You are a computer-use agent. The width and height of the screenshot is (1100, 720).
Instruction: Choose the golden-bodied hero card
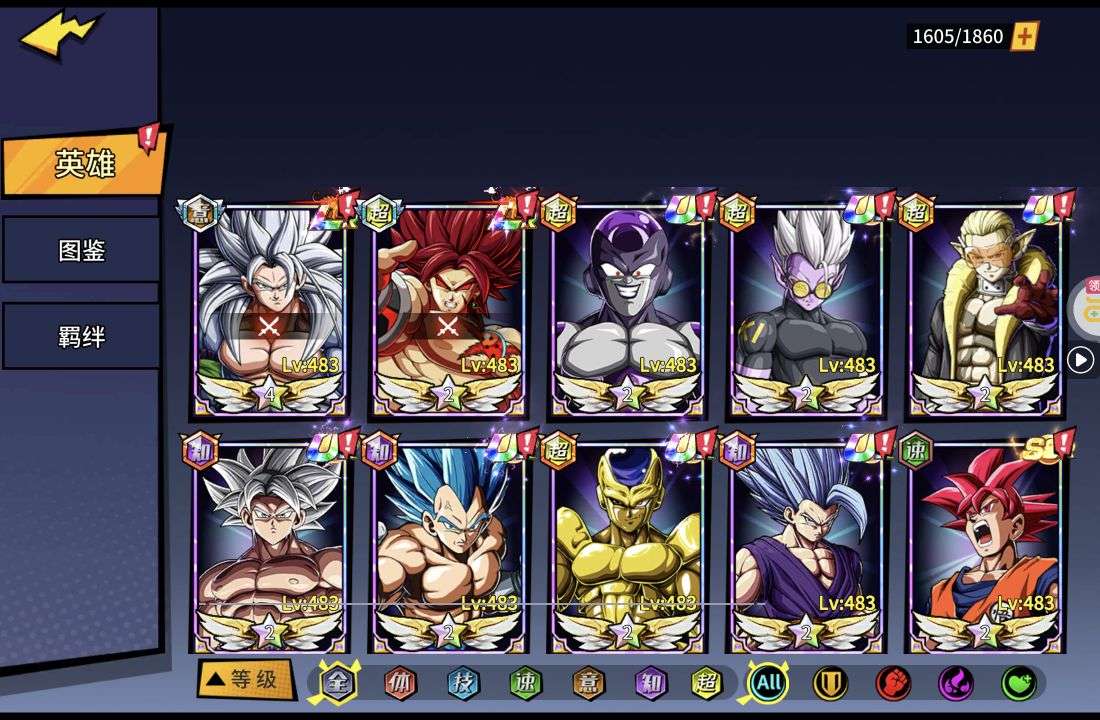[x=627, y=545]
